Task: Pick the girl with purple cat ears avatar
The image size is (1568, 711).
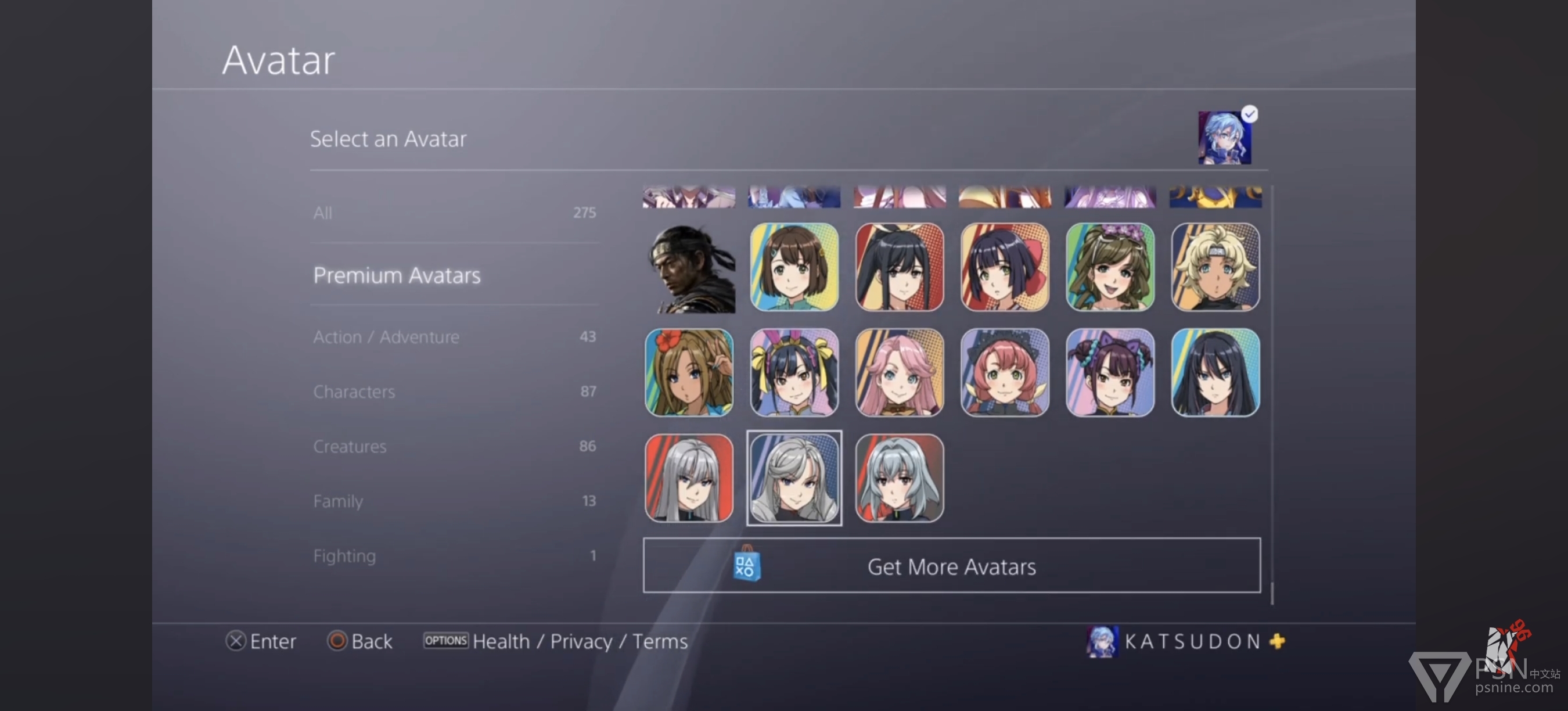Action: (x=1110, y=372)
